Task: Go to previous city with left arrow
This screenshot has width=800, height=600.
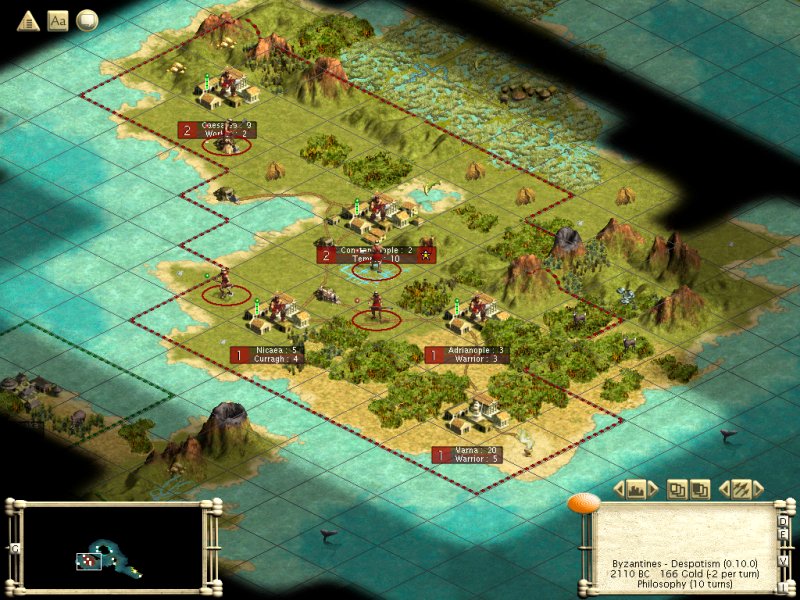Action: pyautogui.click(x=619, y=489)
